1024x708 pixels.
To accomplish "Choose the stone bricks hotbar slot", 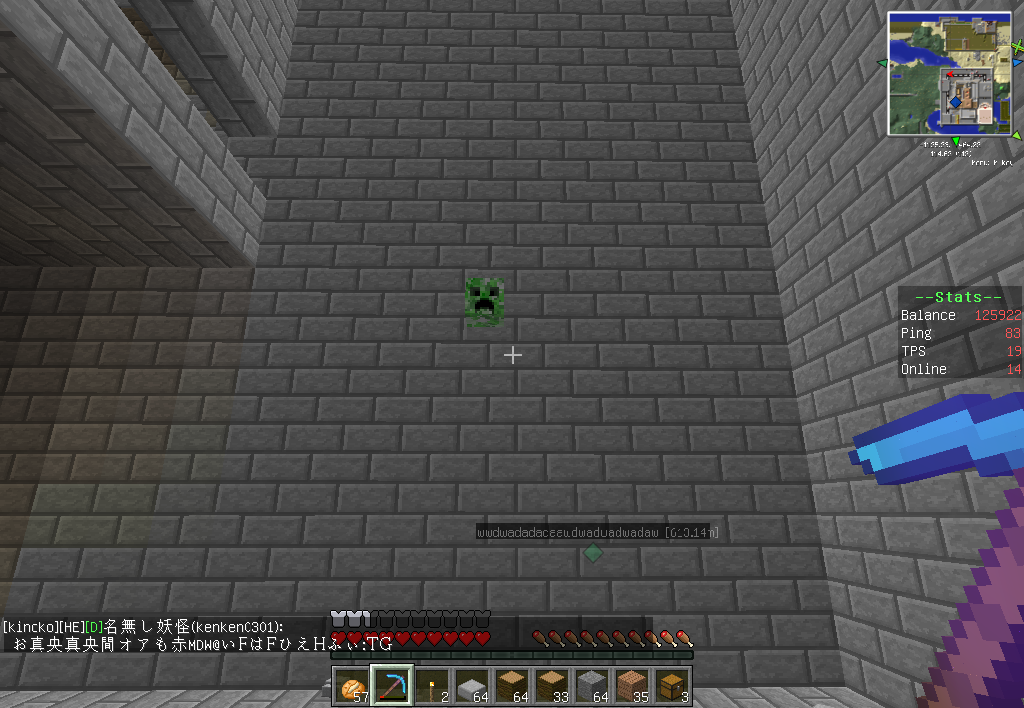I will coord(592,687).
